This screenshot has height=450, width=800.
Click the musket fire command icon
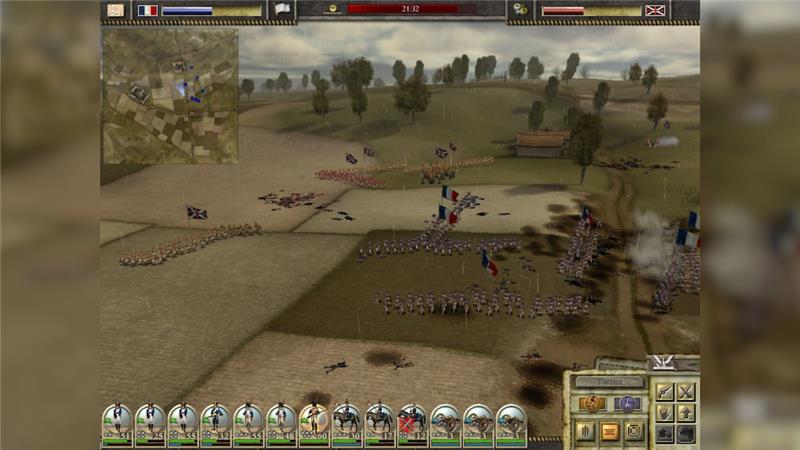tap(664, 391)
